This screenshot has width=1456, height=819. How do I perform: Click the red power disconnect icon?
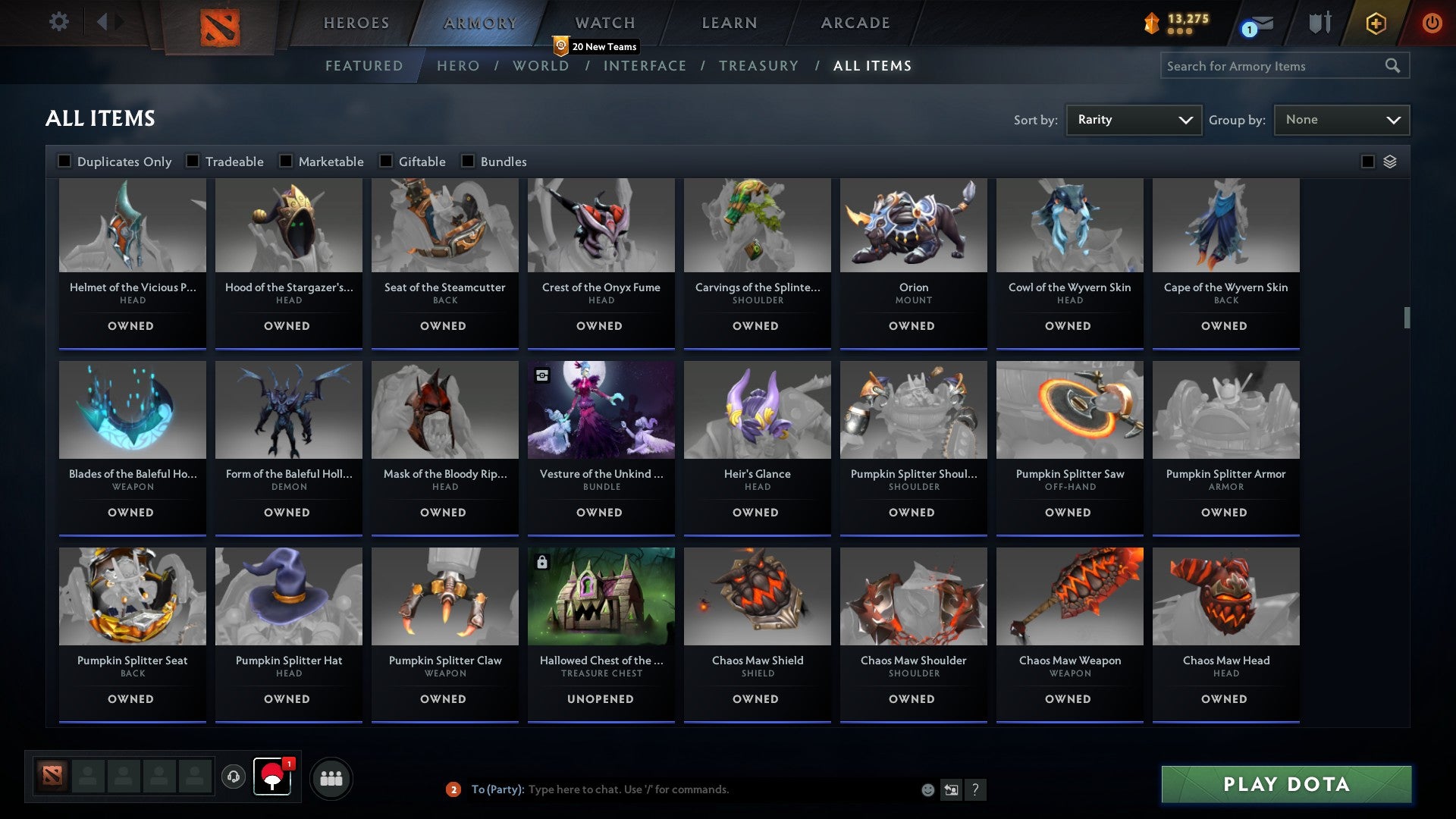pos(1432,23)
